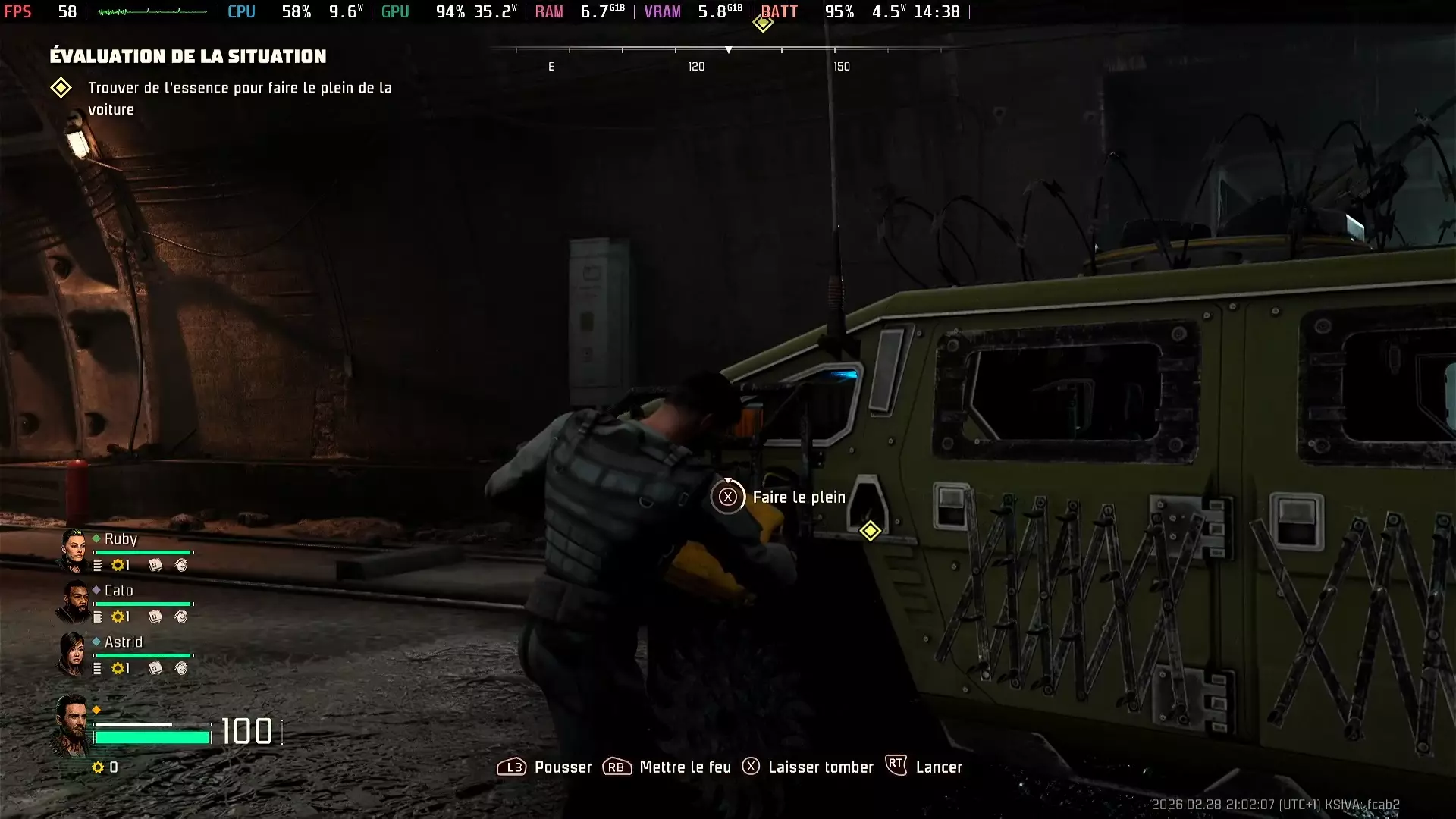The image size is (1456, 819).
Task: Click the yellow objective marker on the vehicle
Action: coord(870,531)
